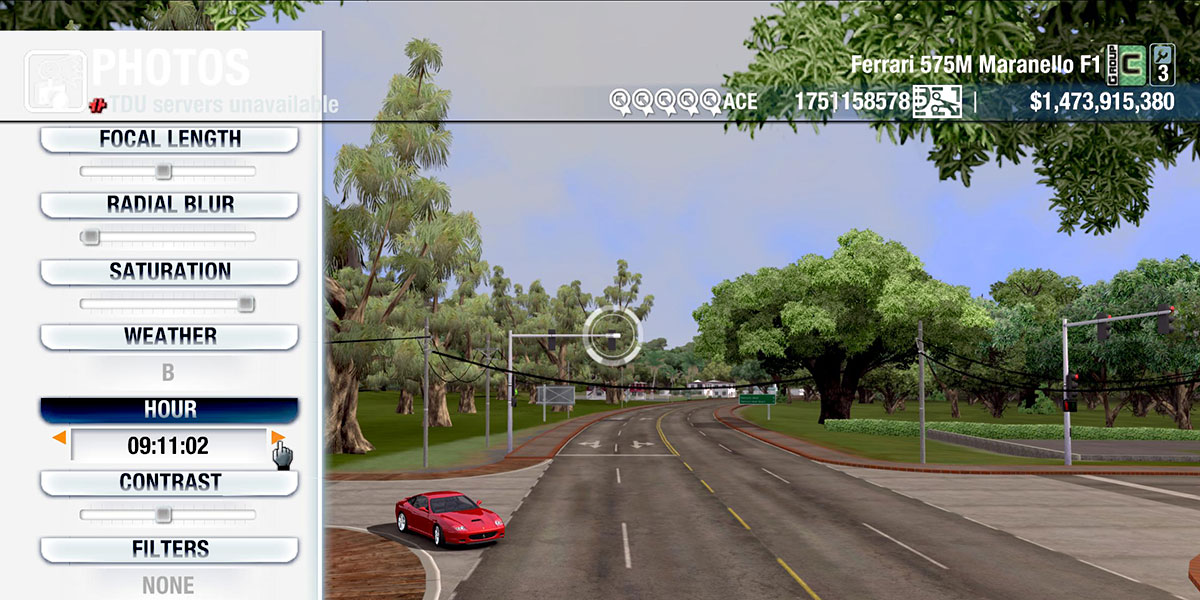The width and height of the screenshot is (1200, 600).
Task: Select the Hour option
Action: pyautogui.click(x=169, y=410)
